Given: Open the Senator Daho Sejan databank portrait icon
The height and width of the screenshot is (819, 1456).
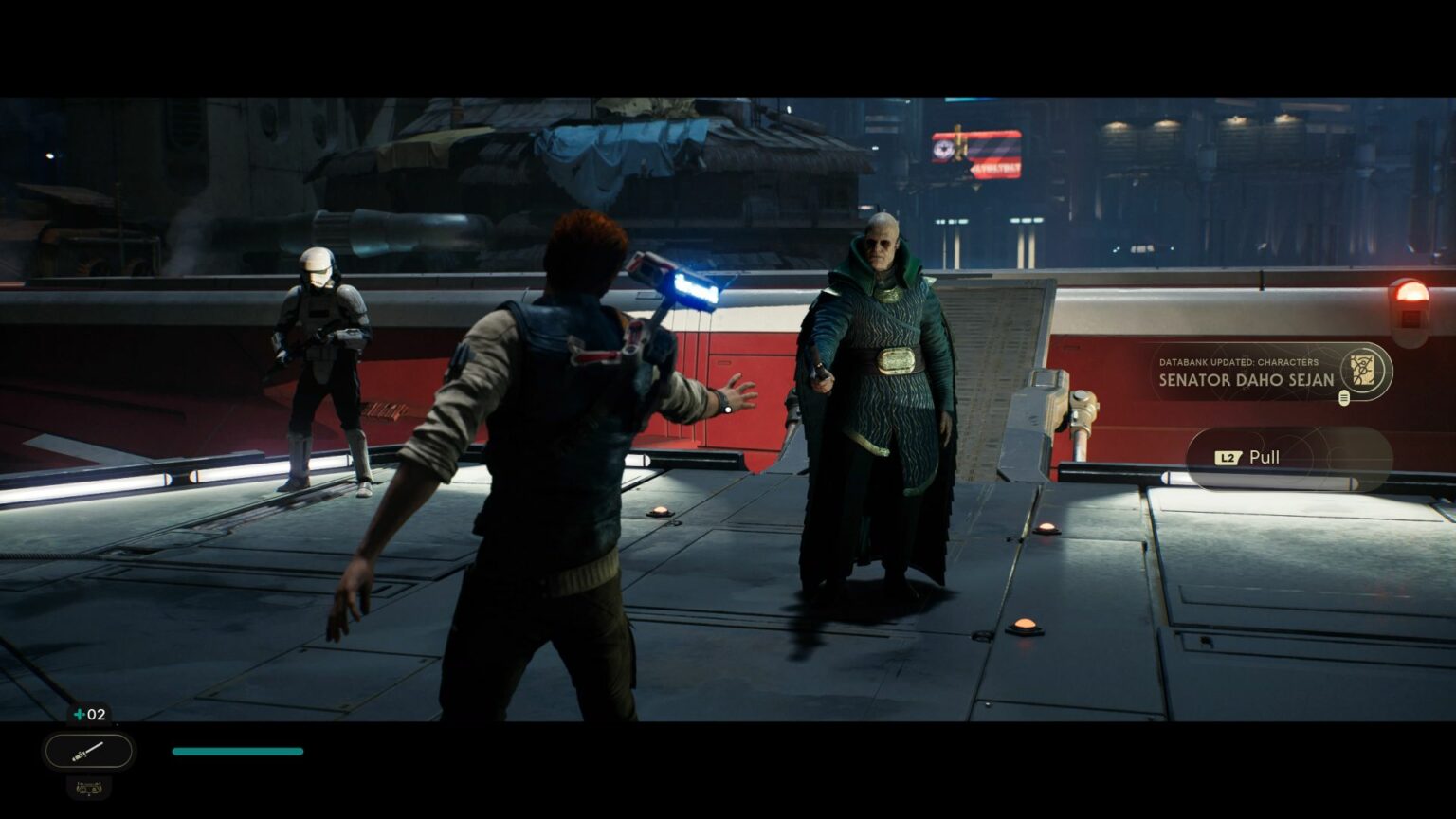Looking at the screenshot, I should [x=1362, y=370].
